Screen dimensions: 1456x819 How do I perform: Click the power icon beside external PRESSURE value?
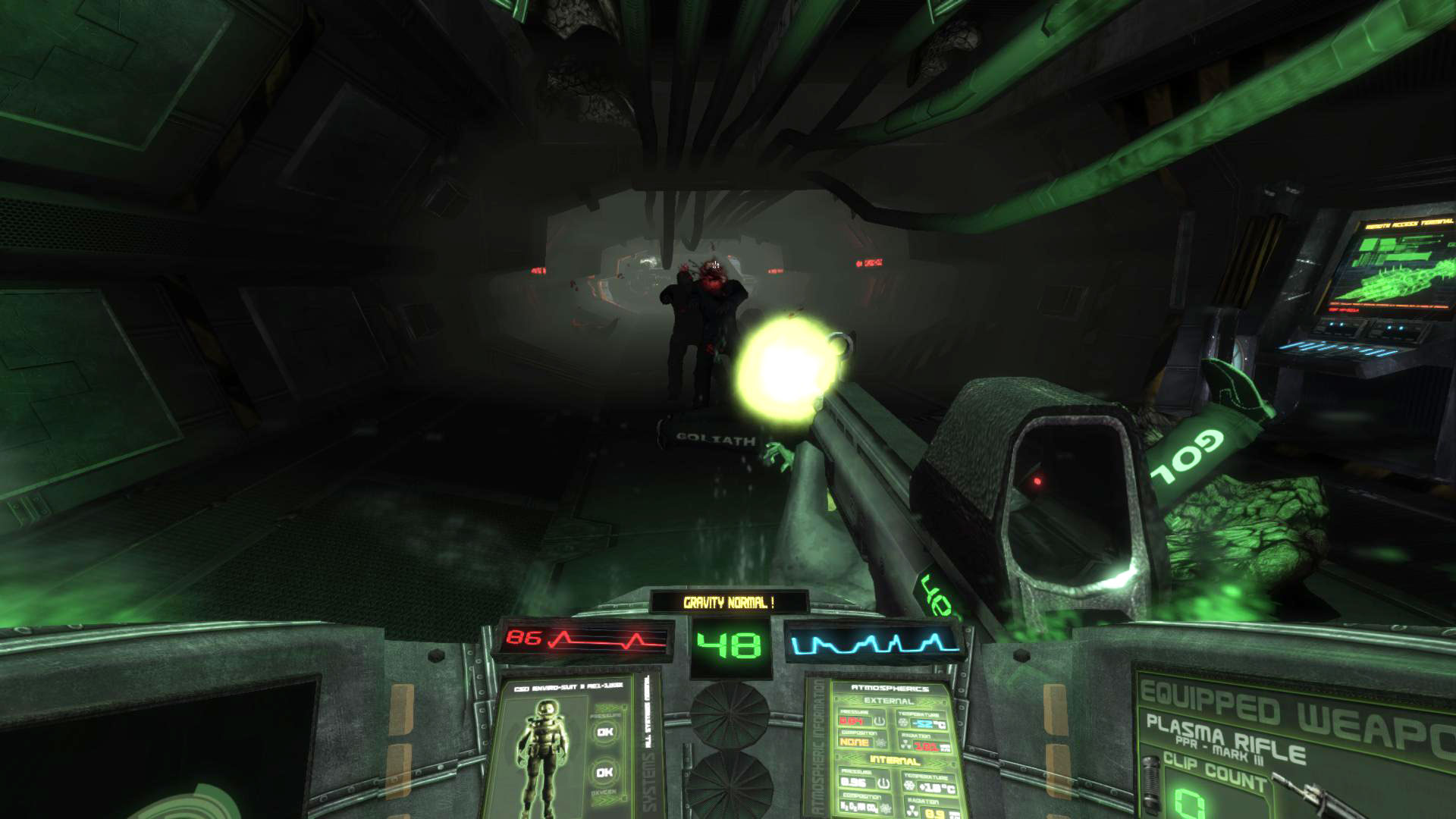tap(879, 721)
